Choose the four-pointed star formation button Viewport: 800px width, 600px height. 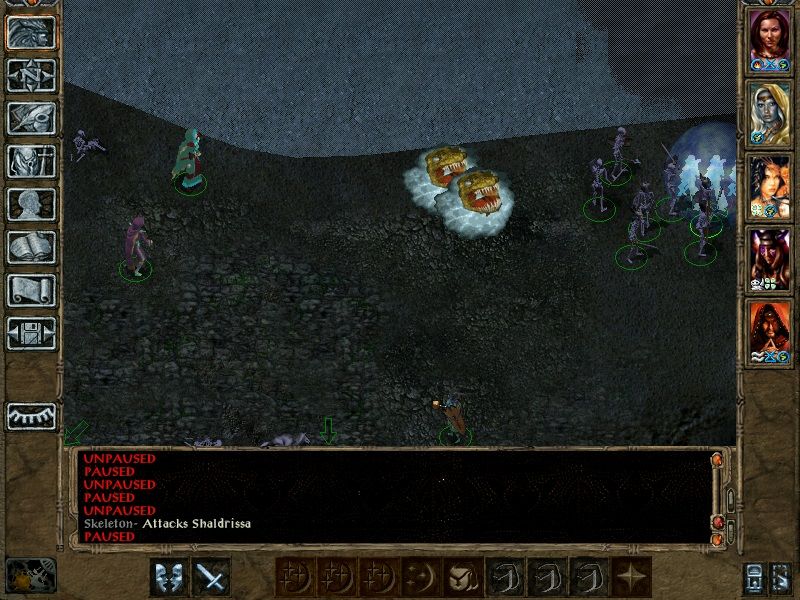coord(631,577)
